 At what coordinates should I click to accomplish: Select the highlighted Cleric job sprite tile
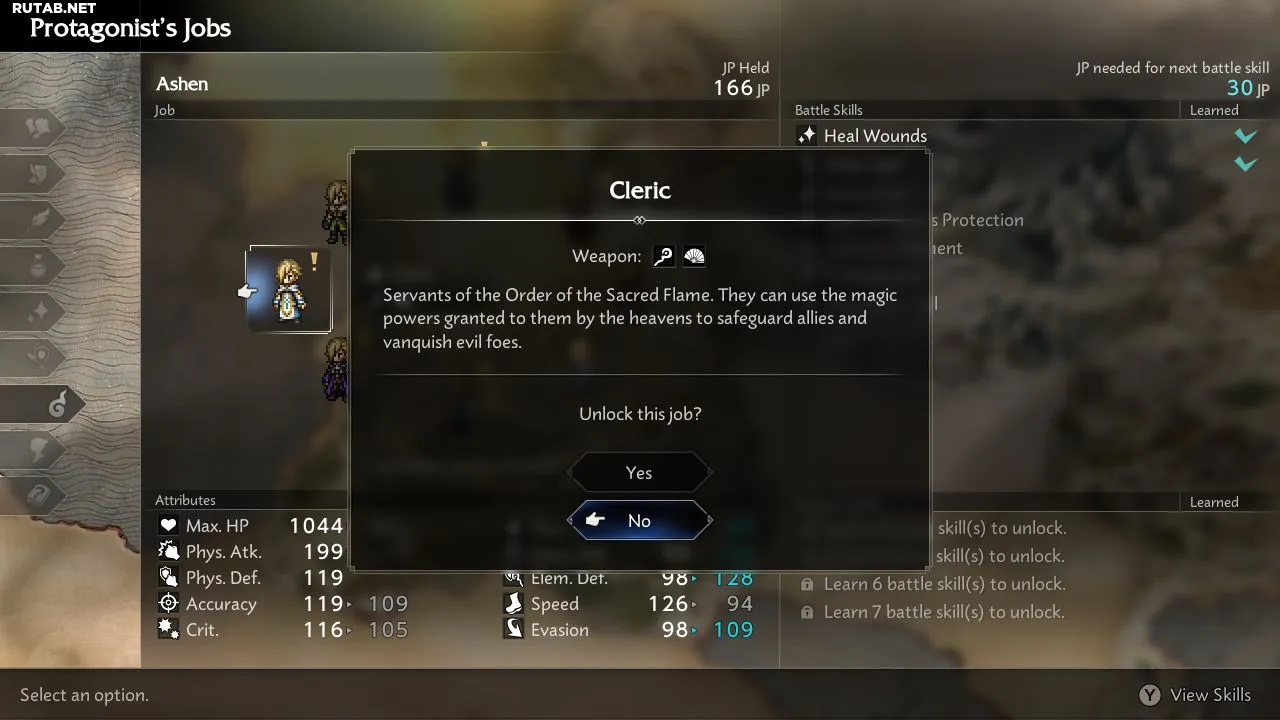(x=289, y=289)
